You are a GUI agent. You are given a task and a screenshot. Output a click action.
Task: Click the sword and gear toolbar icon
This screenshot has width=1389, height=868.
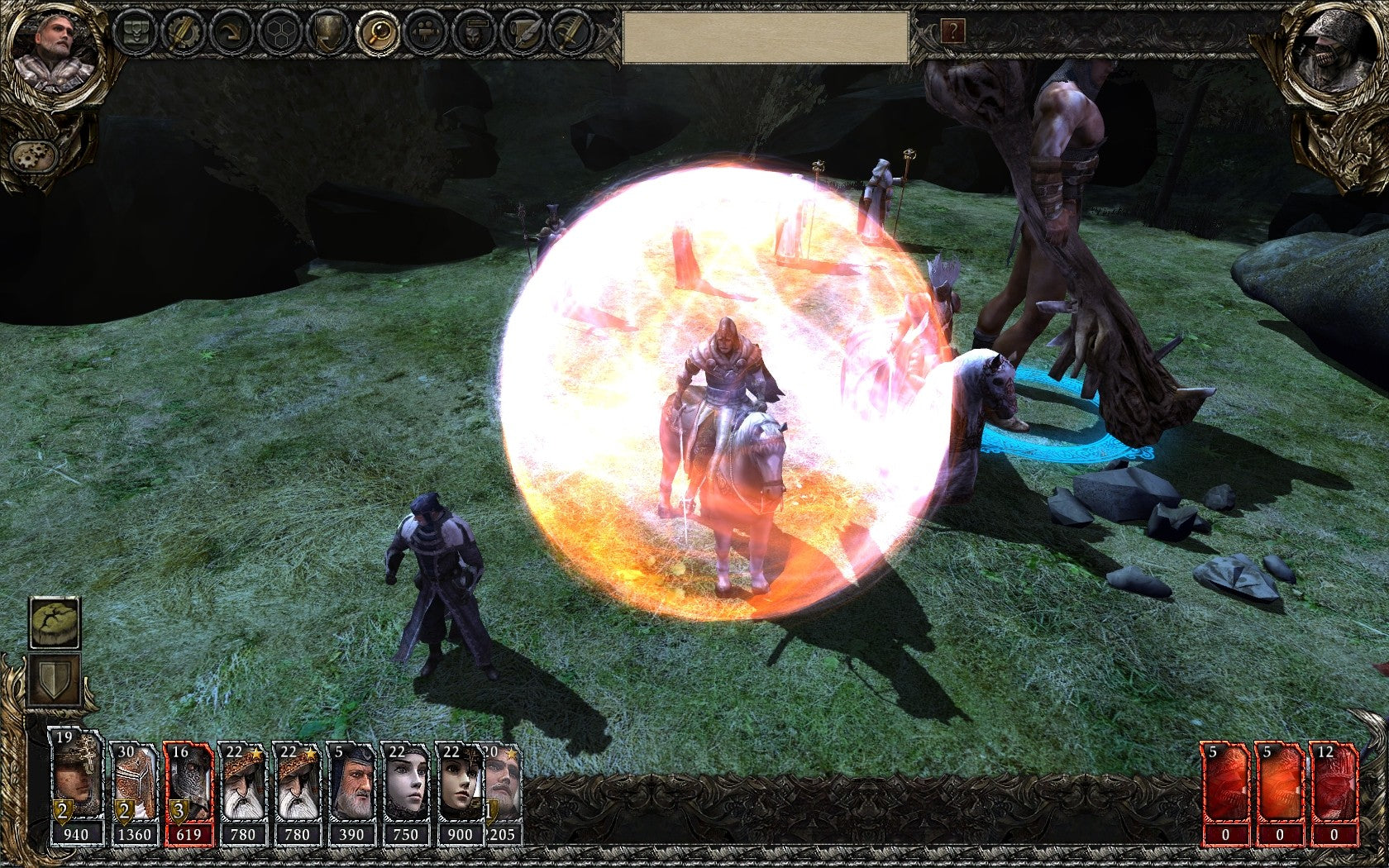click(182, 33)
